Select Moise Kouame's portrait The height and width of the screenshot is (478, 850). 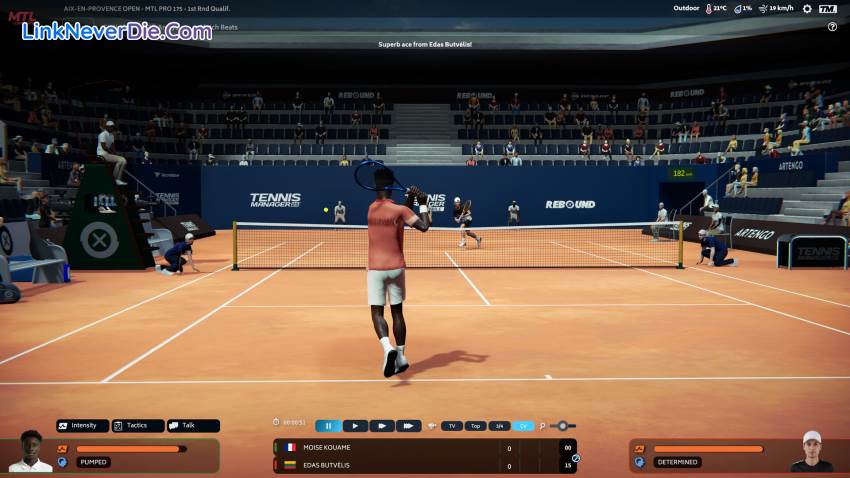(x=30, y=453)
